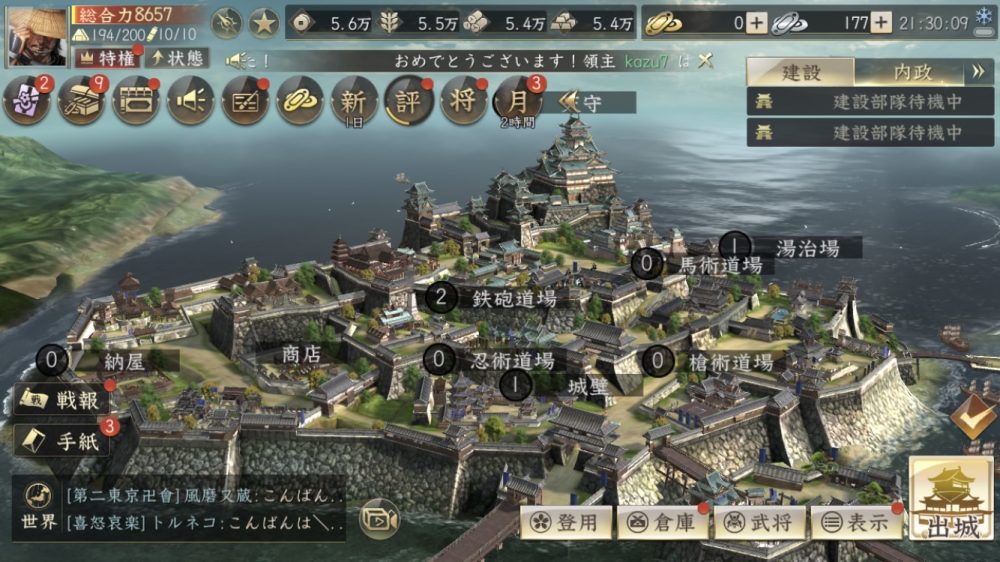Tap the player avatar portrait
The height and width of the screenshot is (562, 1000).
pos(33,35)
